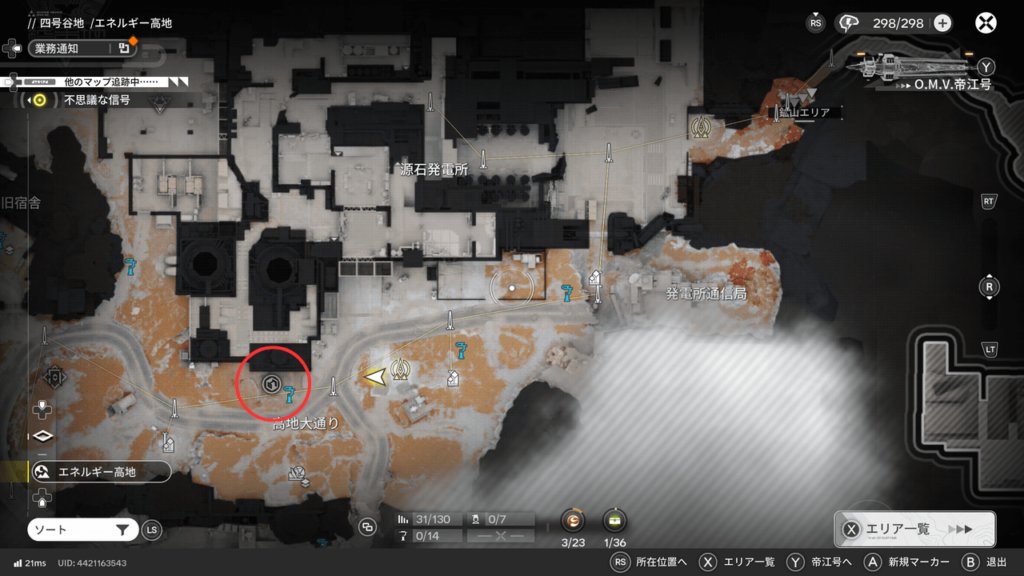Add stamina with the plus button

942,23
